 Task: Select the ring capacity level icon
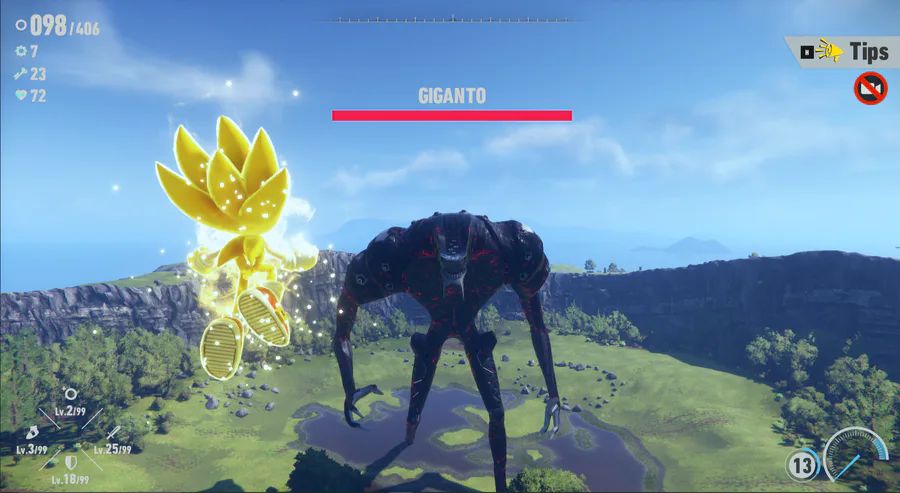coord(70,394)
